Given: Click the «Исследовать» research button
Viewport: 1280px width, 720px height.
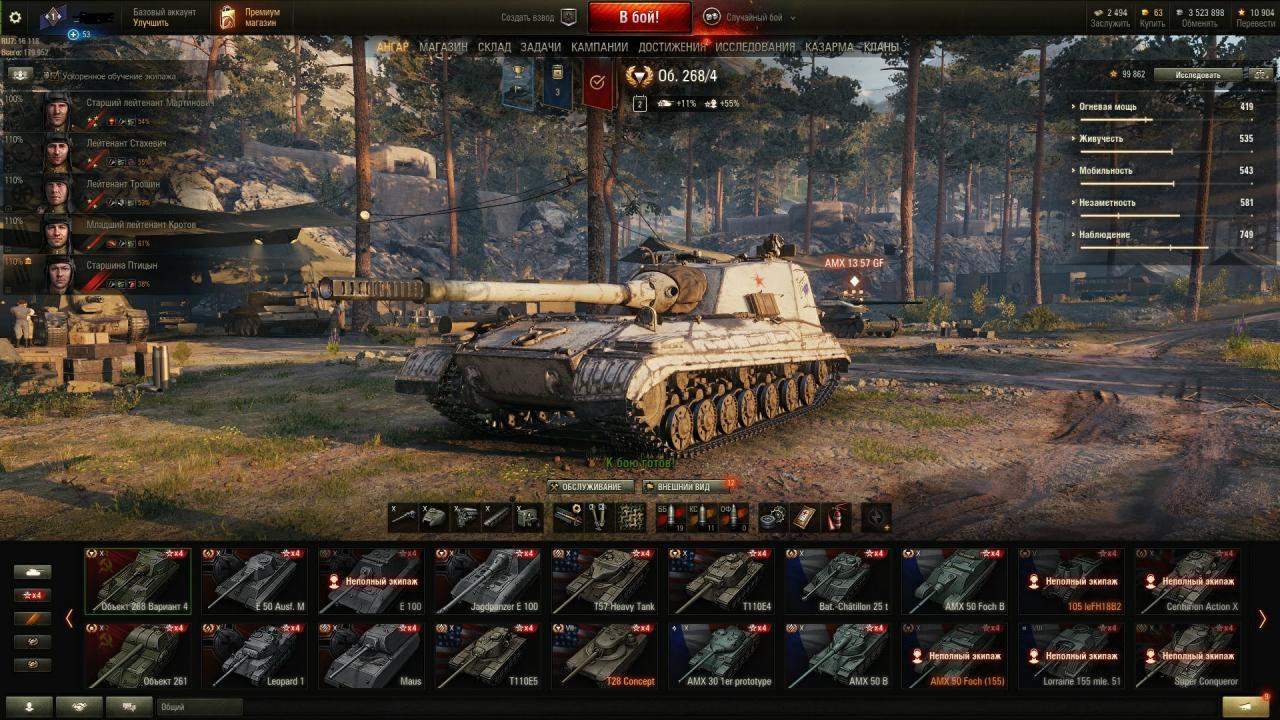Looking at the screenshot, I should tap(1197, 75).
